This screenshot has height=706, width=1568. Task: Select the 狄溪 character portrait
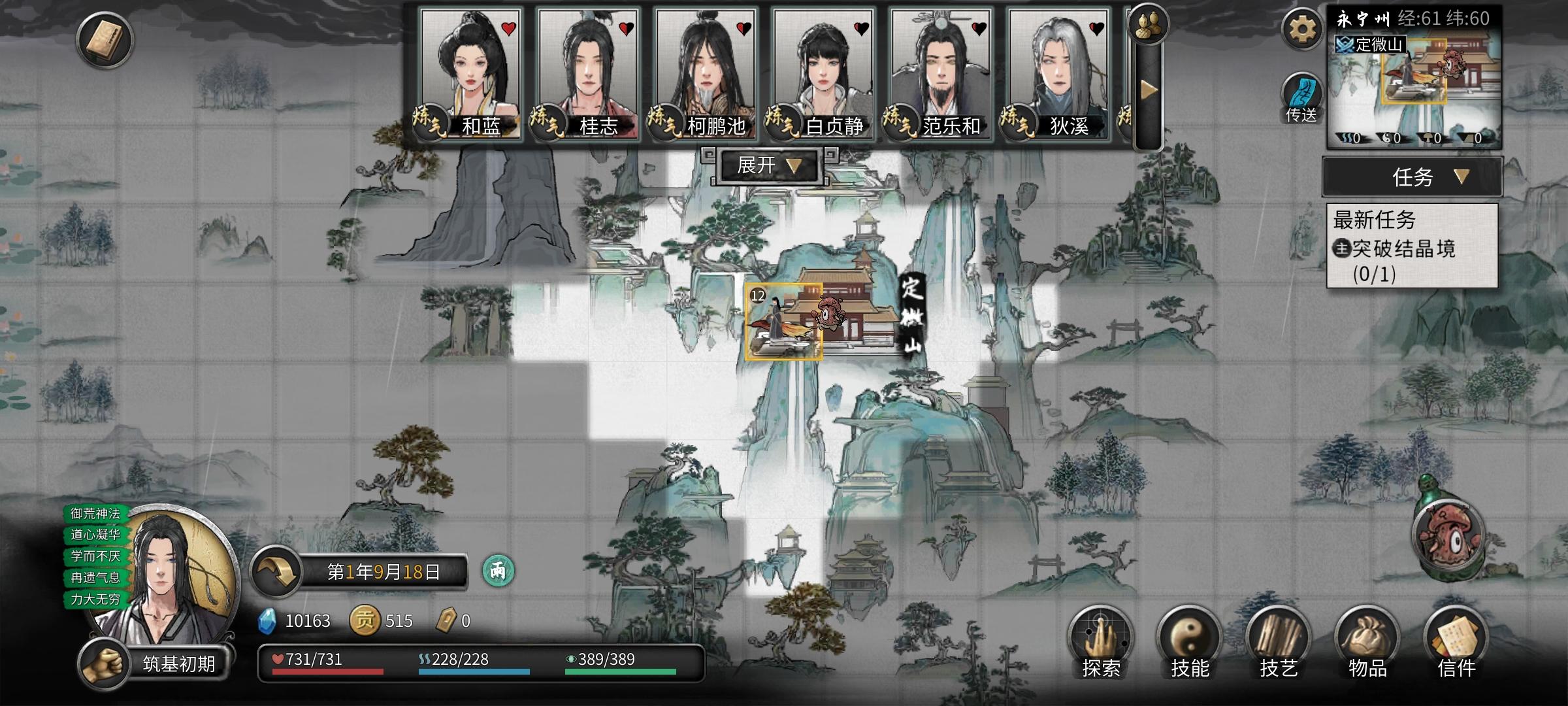(x=1057, y=72)
